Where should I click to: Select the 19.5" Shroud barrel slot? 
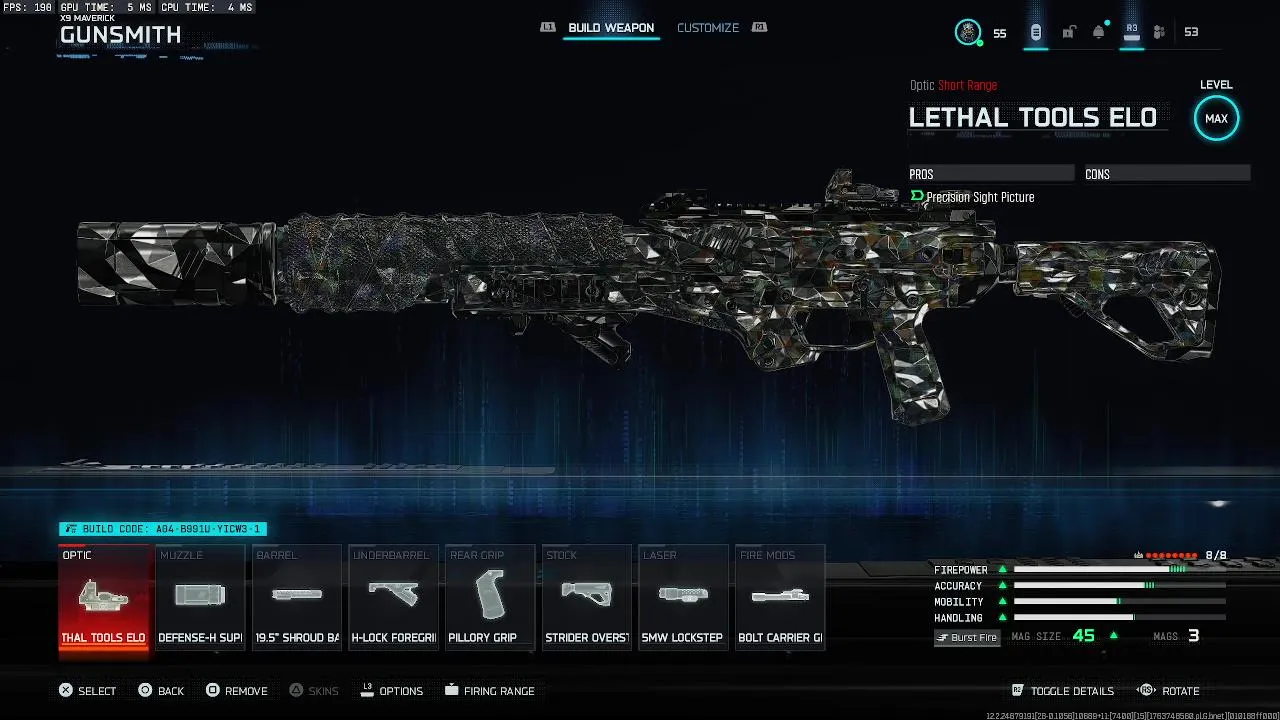pyautogui.click(x=296, y=598)
